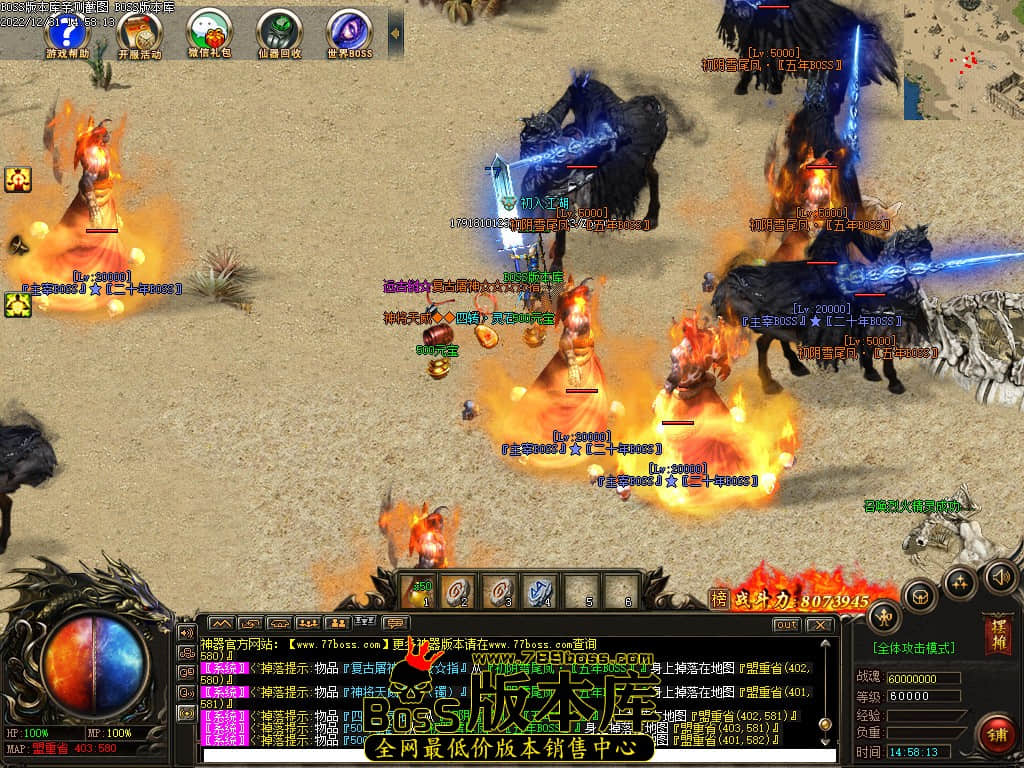The width and height of the screenshot is (1024, 768).
Task: Open the 榜 ranking button
Action: click(719, 599)
